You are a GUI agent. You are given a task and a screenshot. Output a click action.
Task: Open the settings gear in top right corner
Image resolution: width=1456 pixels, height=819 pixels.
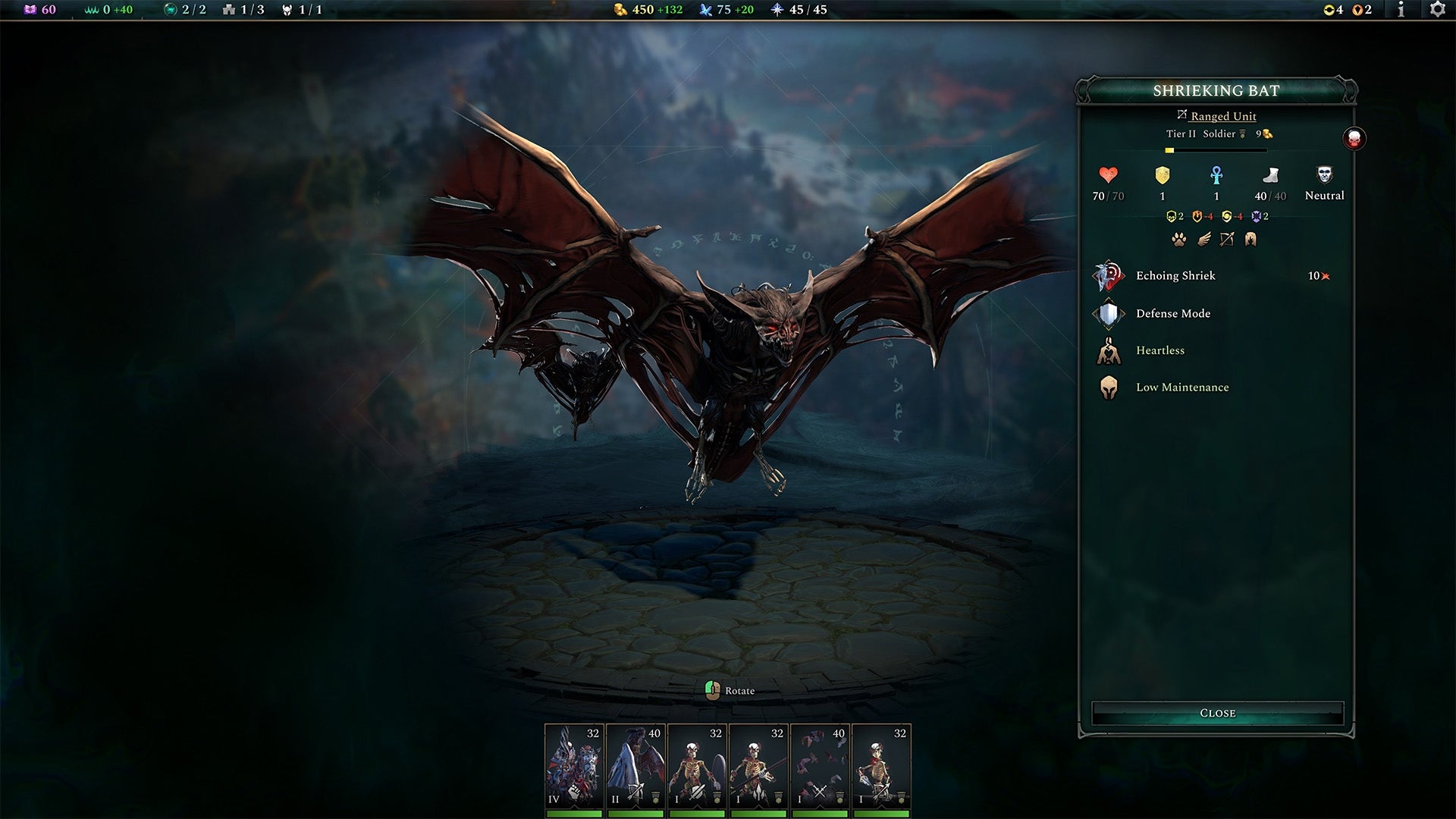click(x=1439, y=11)
